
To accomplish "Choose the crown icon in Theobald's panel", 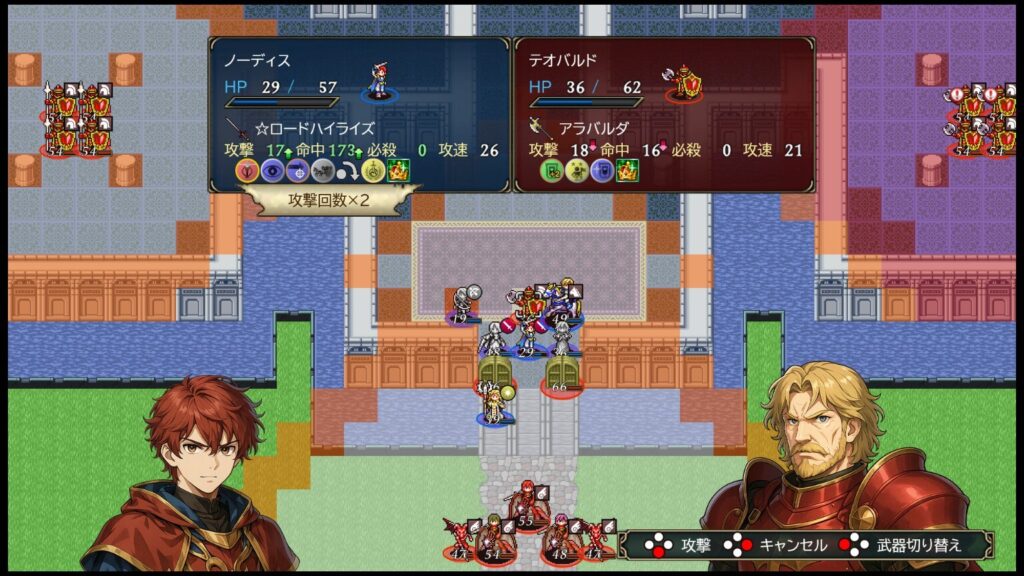I will (627, 171).
